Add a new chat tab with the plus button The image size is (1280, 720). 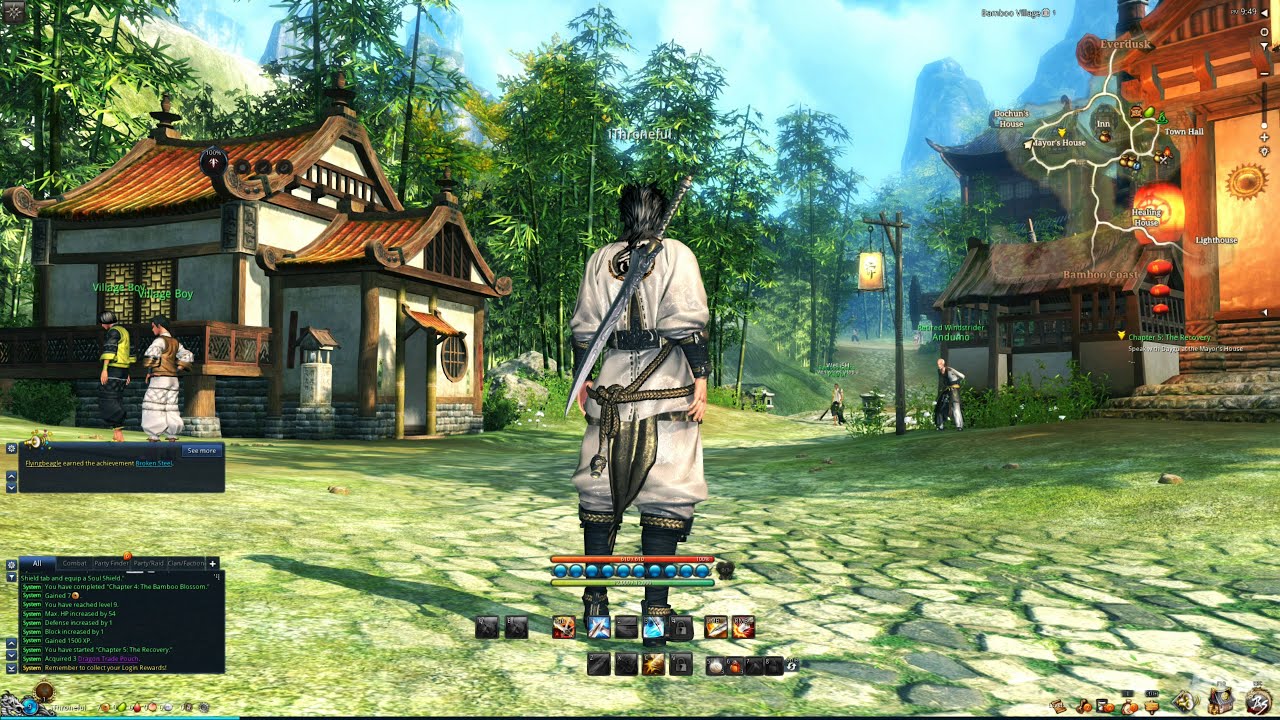(213, 564)
